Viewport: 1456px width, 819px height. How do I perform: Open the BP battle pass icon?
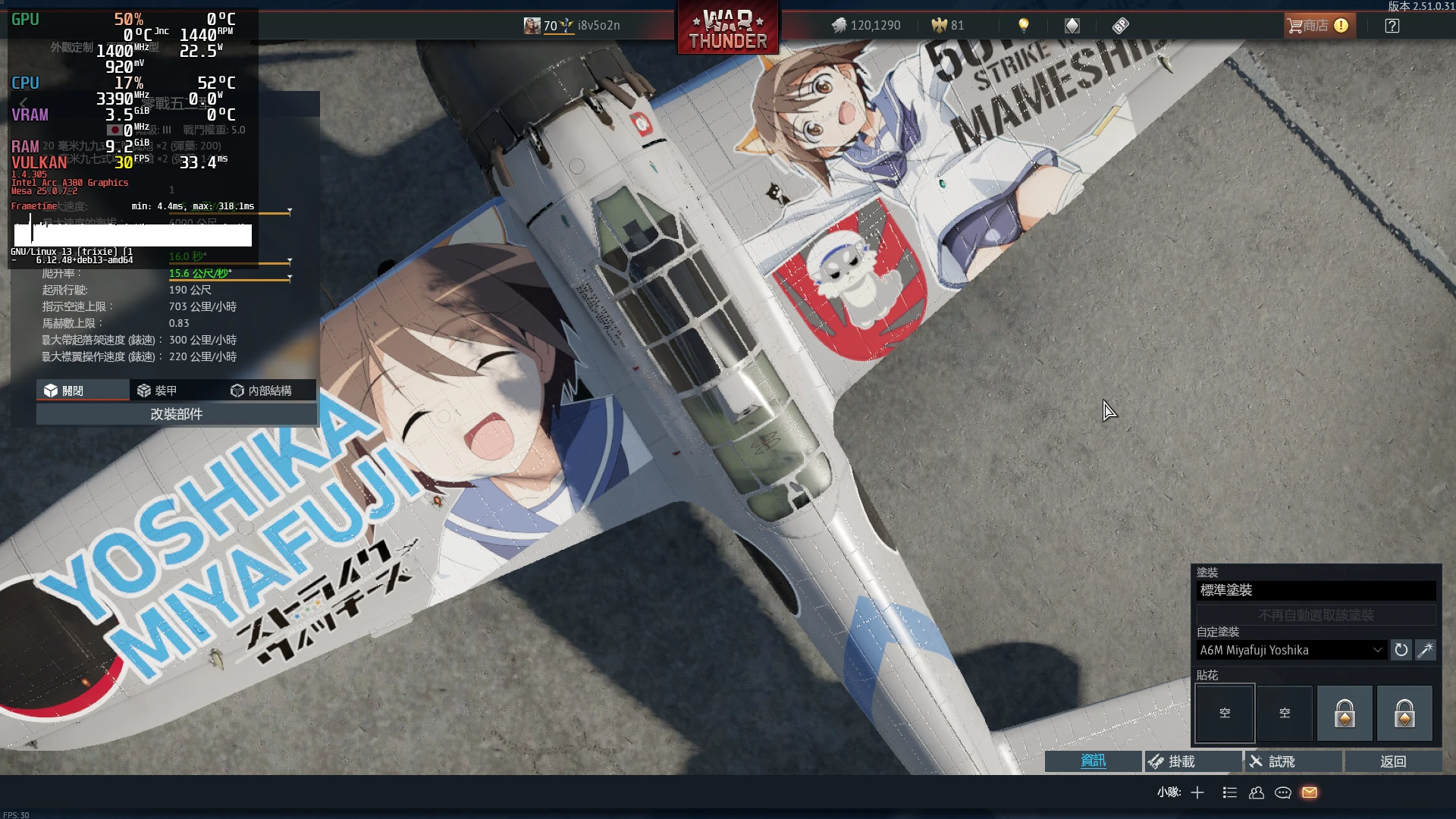pos(1120,26)
